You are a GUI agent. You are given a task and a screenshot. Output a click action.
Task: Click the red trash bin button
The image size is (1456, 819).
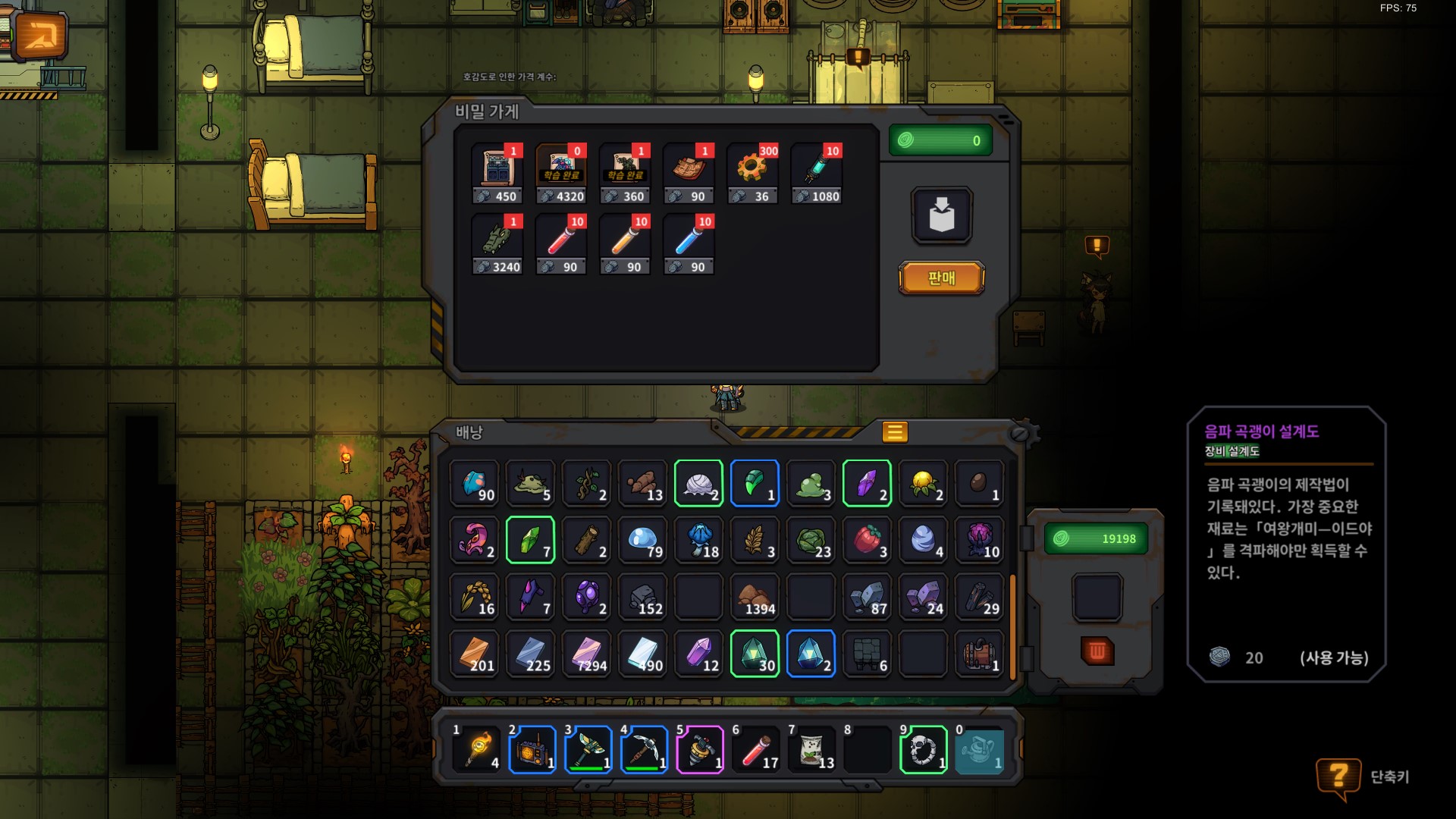[1097, 651]
